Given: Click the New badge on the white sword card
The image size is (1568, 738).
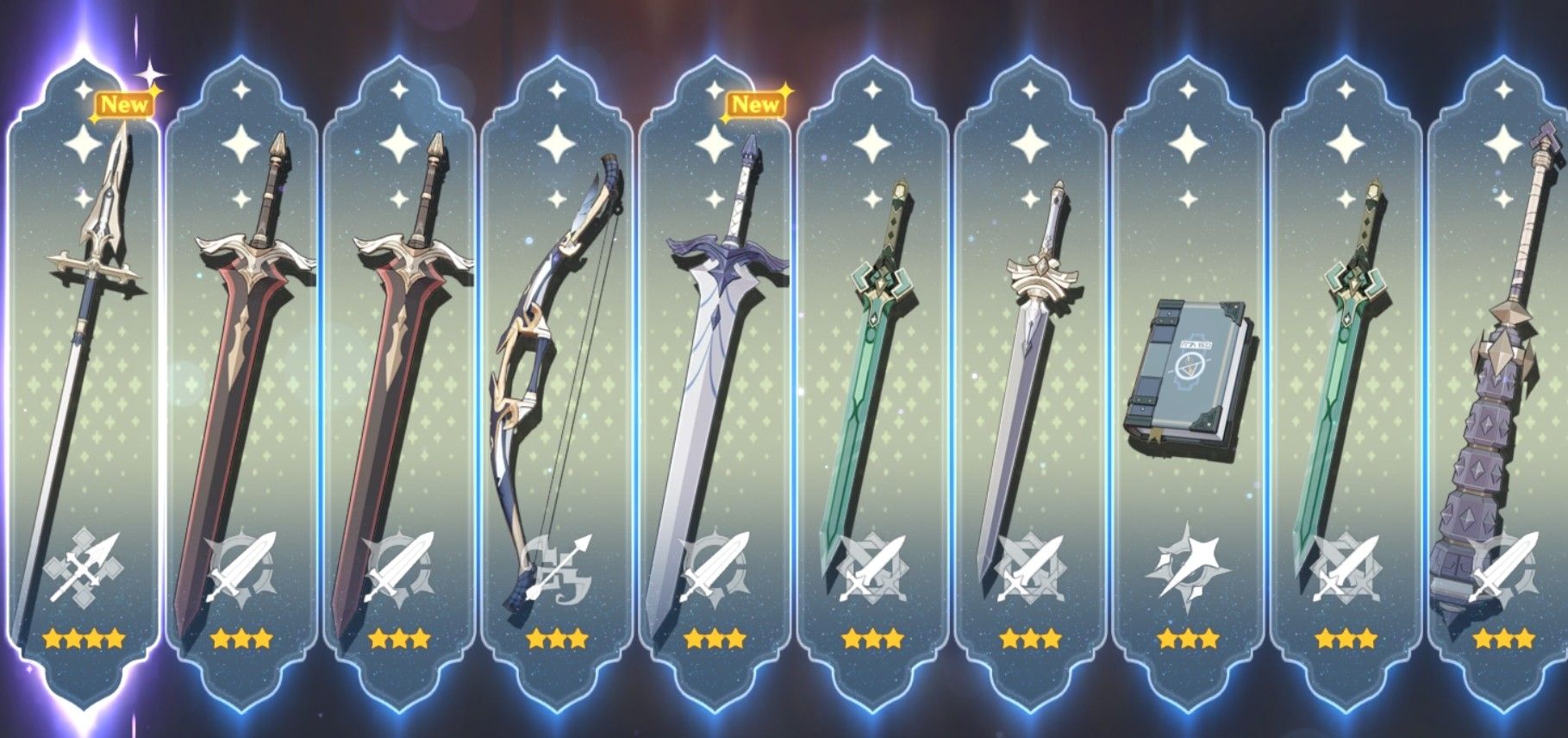Looking at the screenshot, I should 756,105.
